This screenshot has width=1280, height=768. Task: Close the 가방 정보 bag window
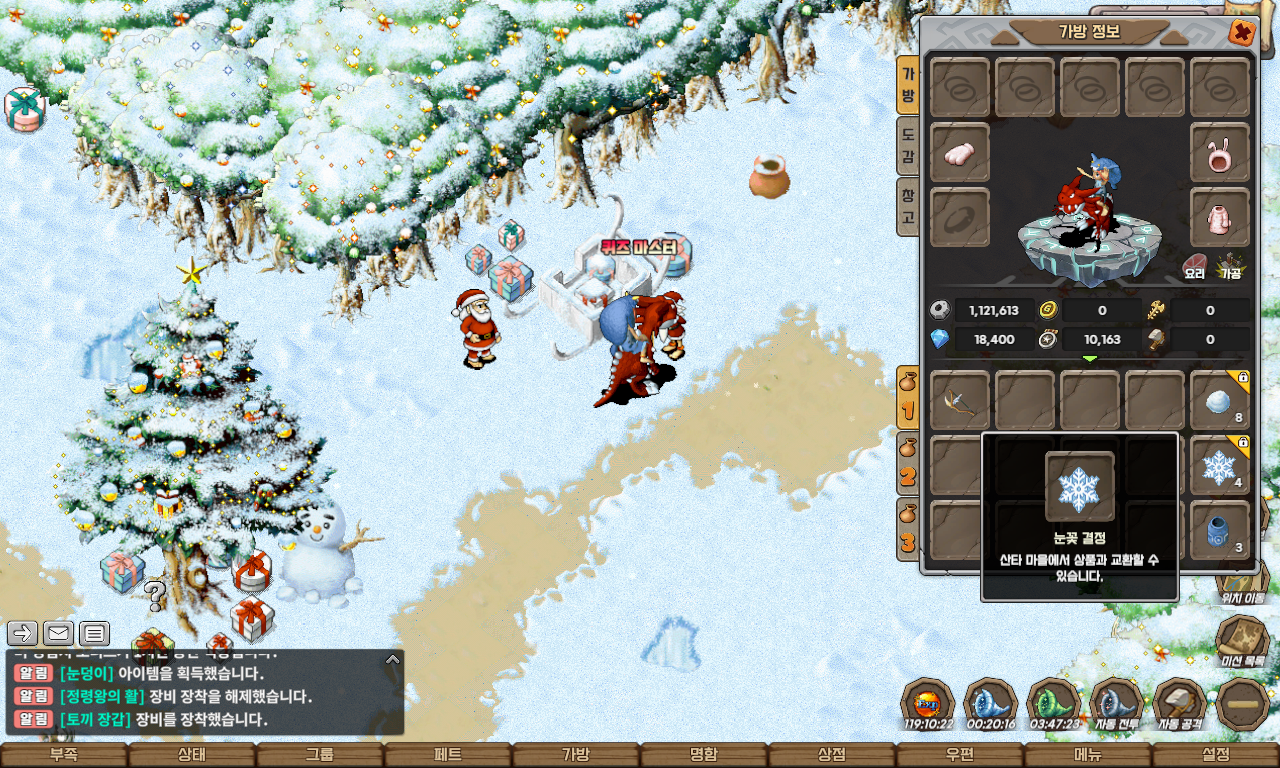click(x=1241, y=32)
